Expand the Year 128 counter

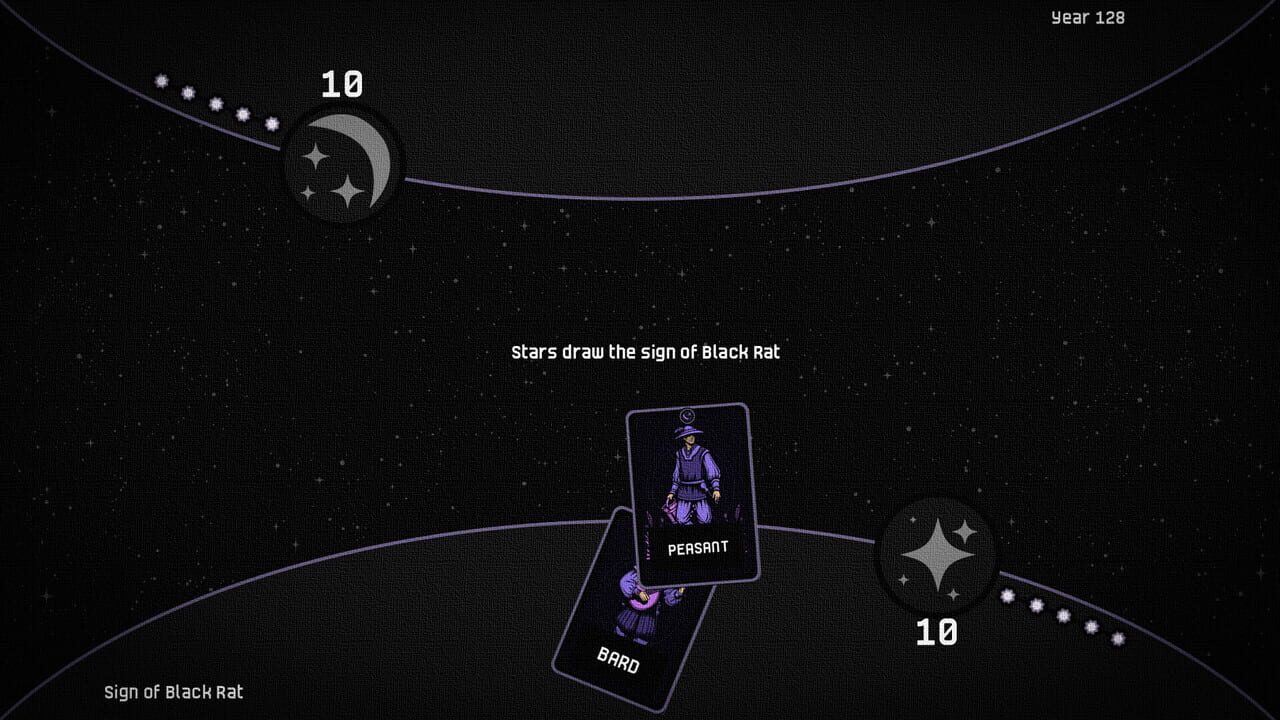(x=1086, y=17)
